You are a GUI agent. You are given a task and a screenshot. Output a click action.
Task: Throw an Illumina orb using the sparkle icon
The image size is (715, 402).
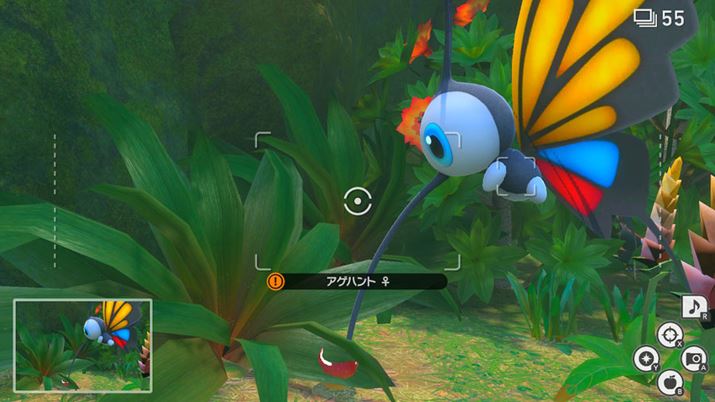click(x=645, y=357)
